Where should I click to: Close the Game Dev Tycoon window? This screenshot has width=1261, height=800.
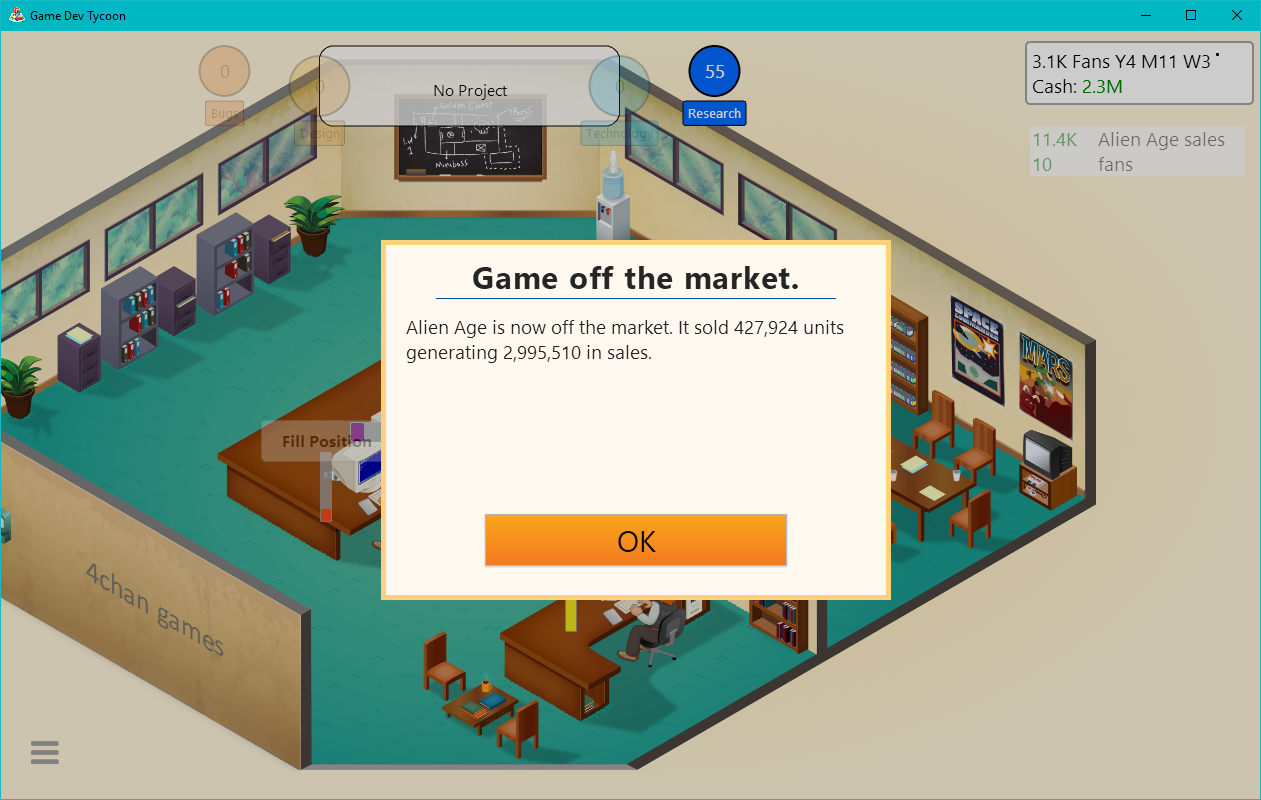(1237, 15)
